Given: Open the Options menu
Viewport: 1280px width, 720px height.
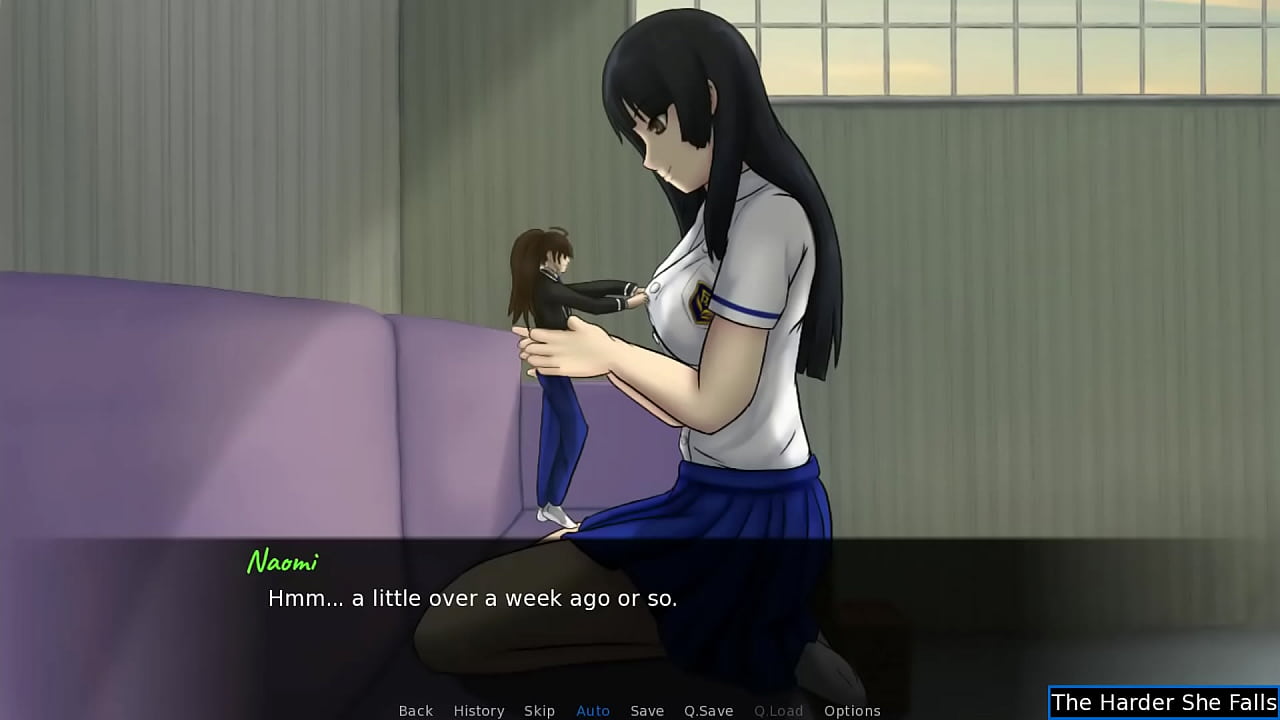Looking at the screenshot, I should pyautogui.click(x=852, y=711).
